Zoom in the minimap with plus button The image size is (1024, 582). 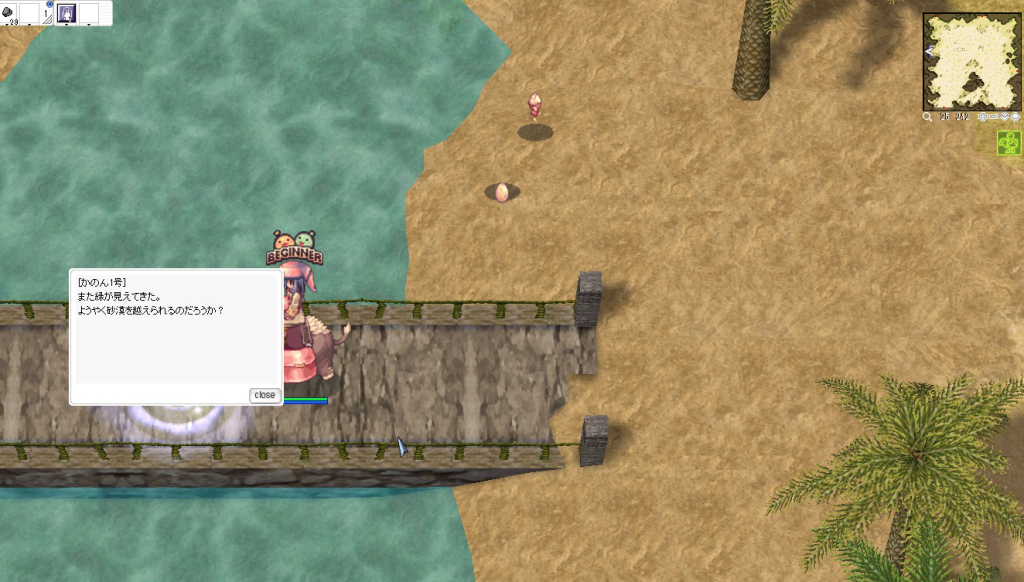984,117
